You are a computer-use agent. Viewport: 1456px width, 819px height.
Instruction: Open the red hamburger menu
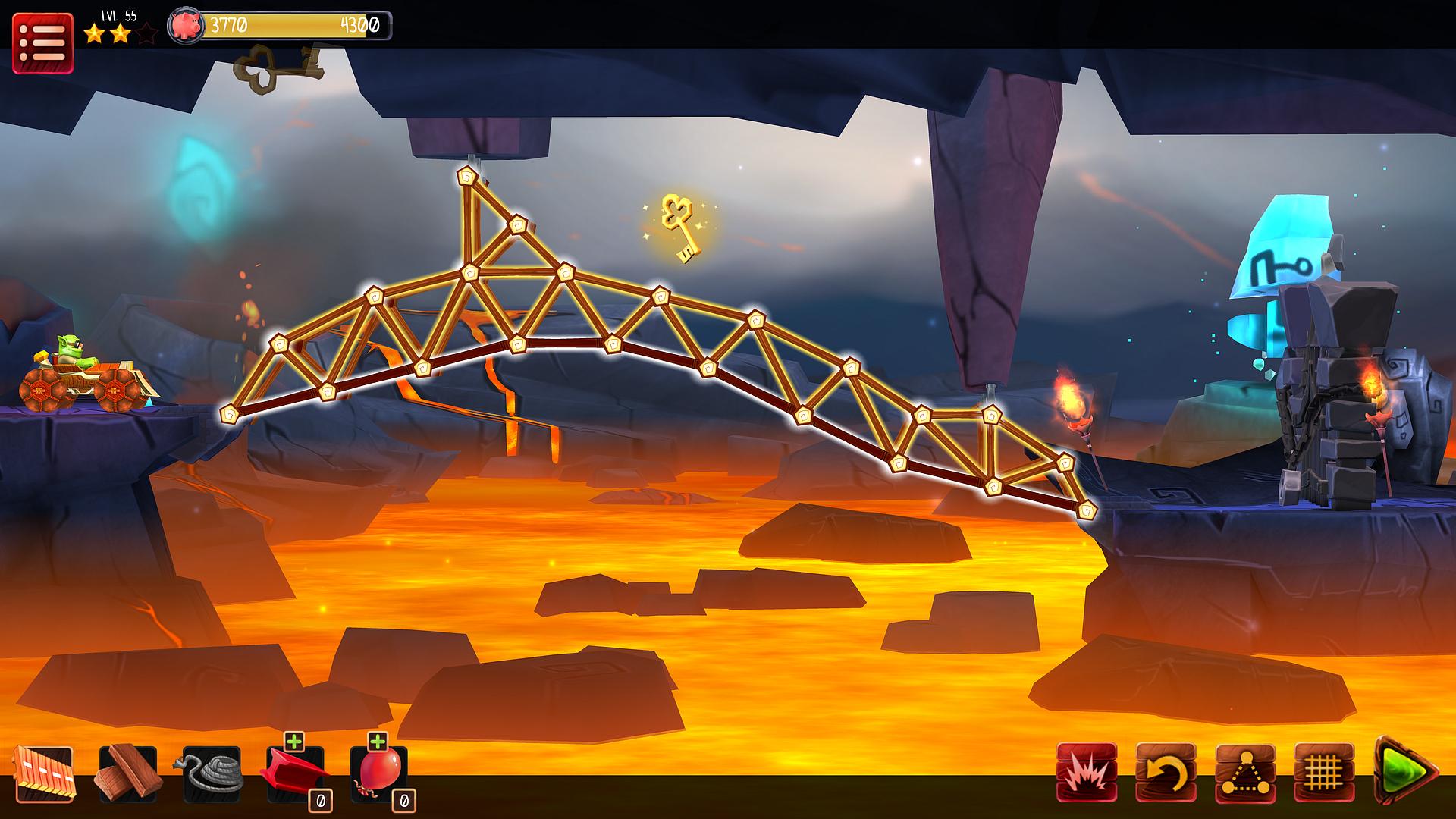tap(42, 43)
